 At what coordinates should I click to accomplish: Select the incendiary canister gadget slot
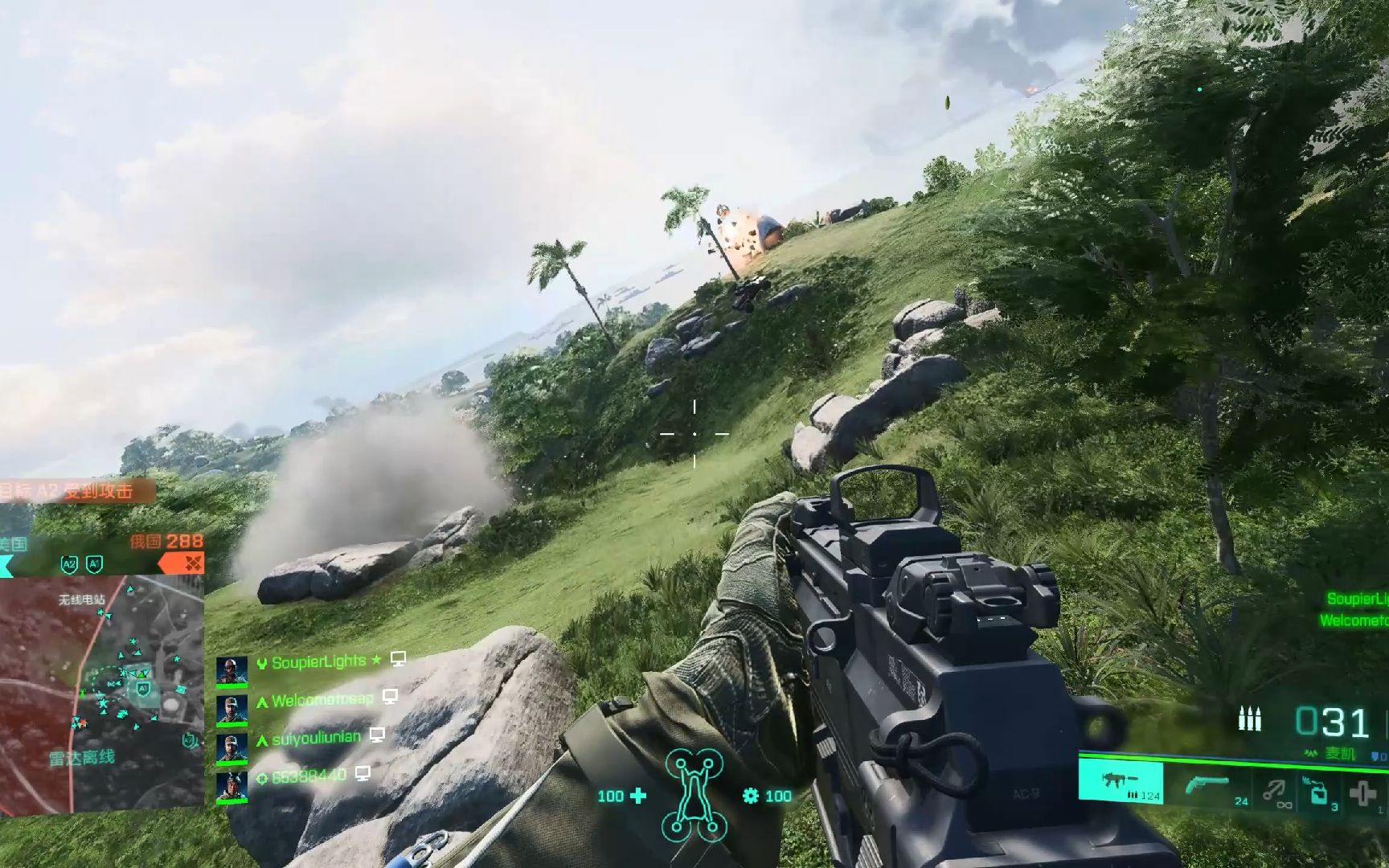(1318, 792)
